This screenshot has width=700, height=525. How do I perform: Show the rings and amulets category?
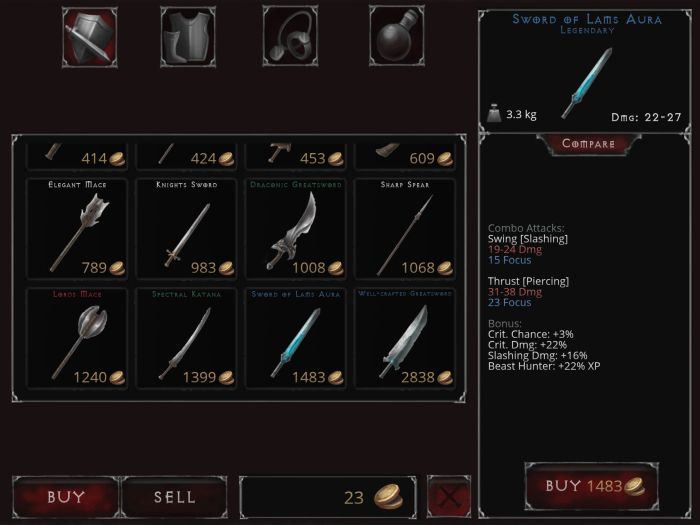tap(291, 37)
